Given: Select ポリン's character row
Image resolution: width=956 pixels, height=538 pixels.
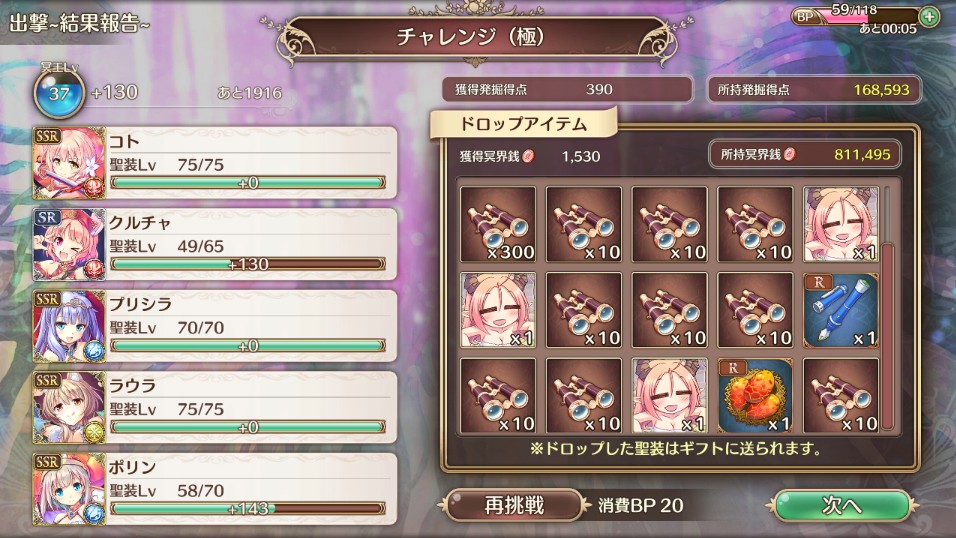Looking at the screenshot, I should click(x=214, y=487).
